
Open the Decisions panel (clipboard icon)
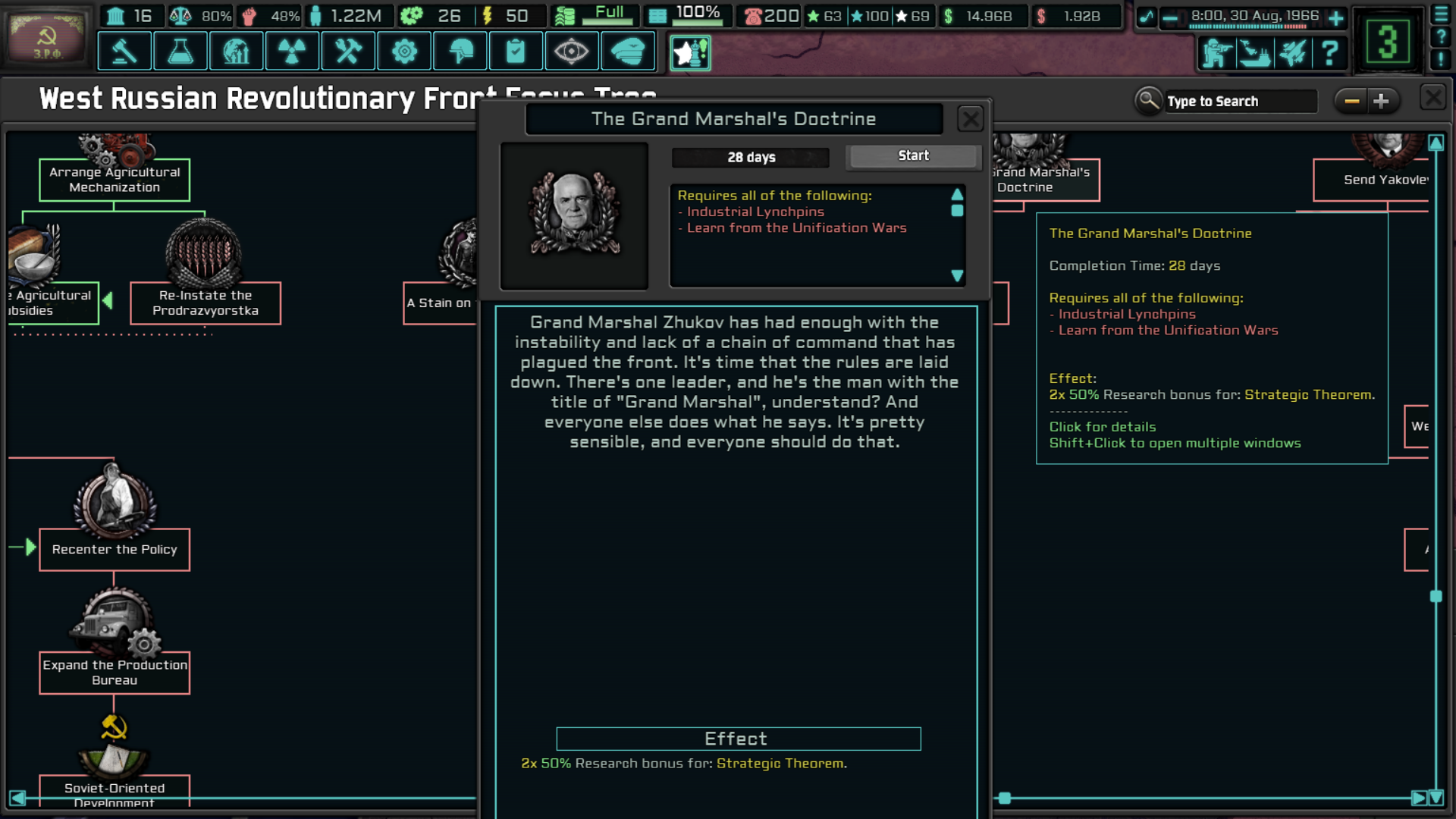coord(516,51)
